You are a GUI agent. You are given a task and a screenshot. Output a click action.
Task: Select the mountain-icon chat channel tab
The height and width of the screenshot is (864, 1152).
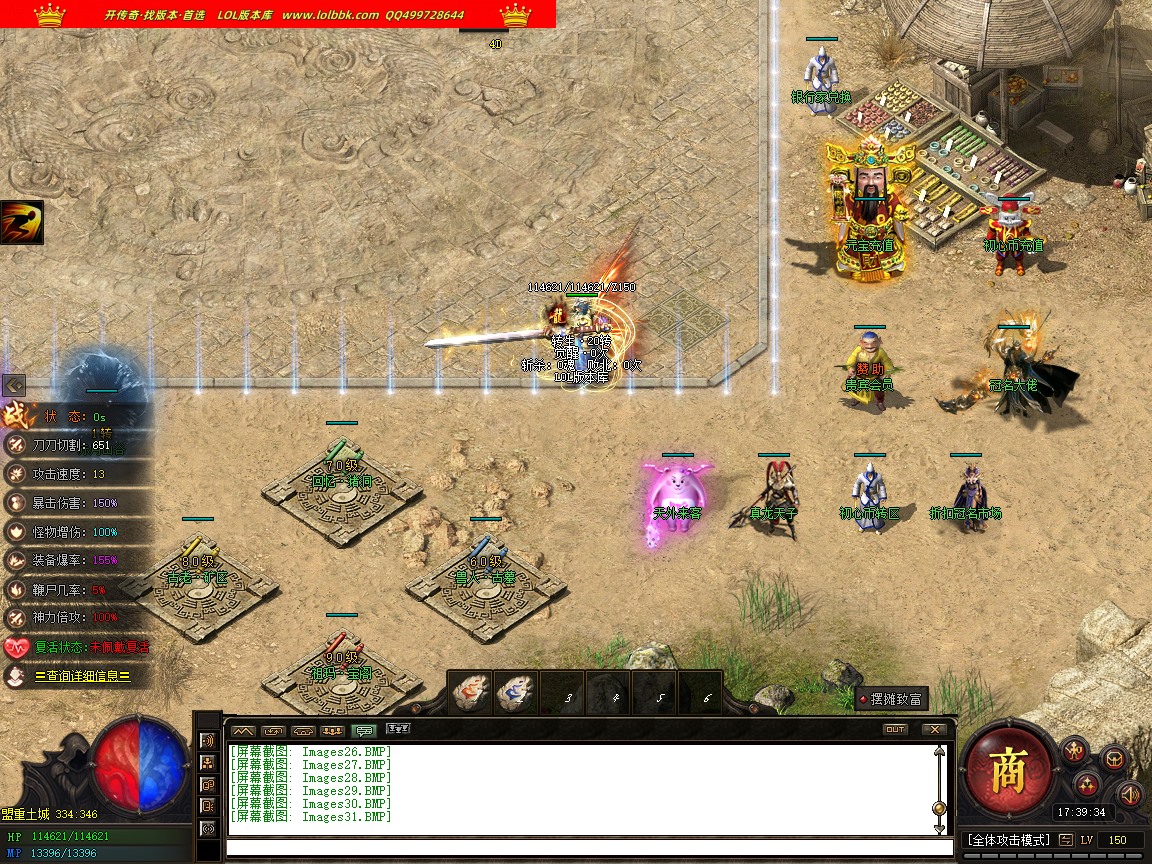click(243, 731)
